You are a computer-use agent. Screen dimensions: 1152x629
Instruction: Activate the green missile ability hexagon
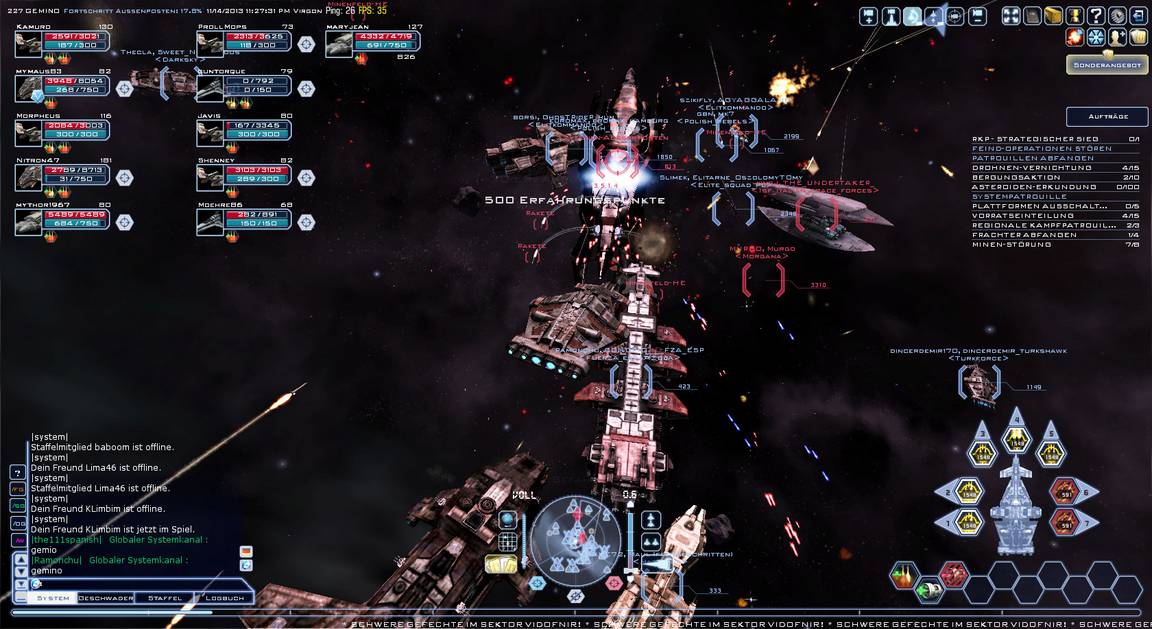pos(927,589)
